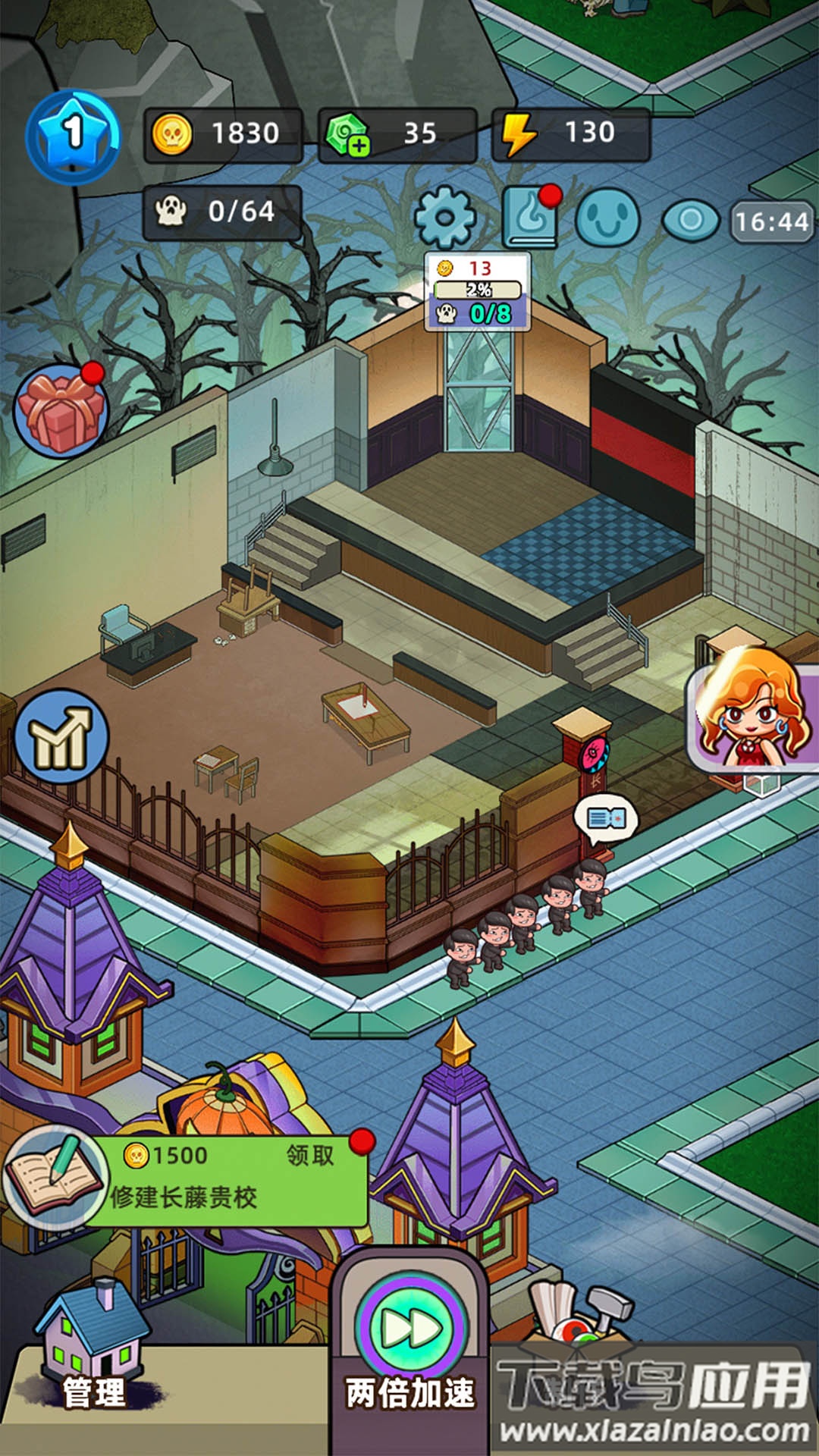Tap the blue smiley face icon
This screenshot has height=1456, width=819.
pyautogui.click(x=607, y=218)
